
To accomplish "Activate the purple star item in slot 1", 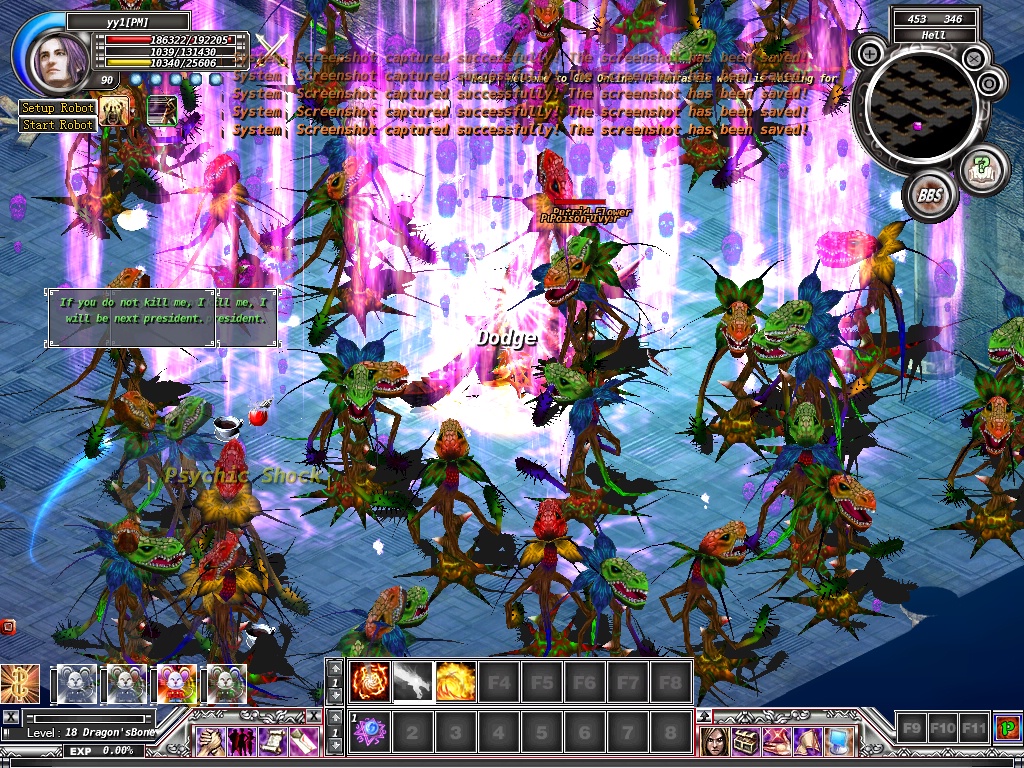I will [x=370, y=732].
